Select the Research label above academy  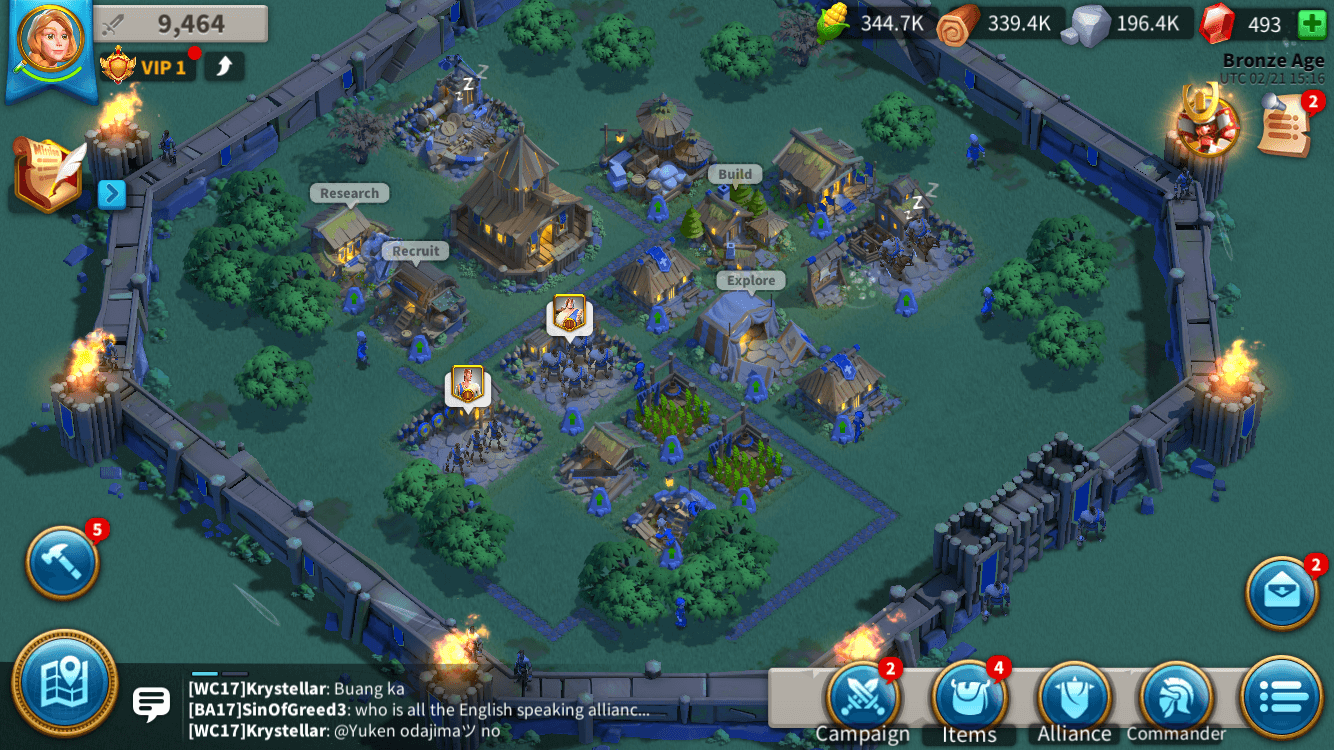(349, 192)
